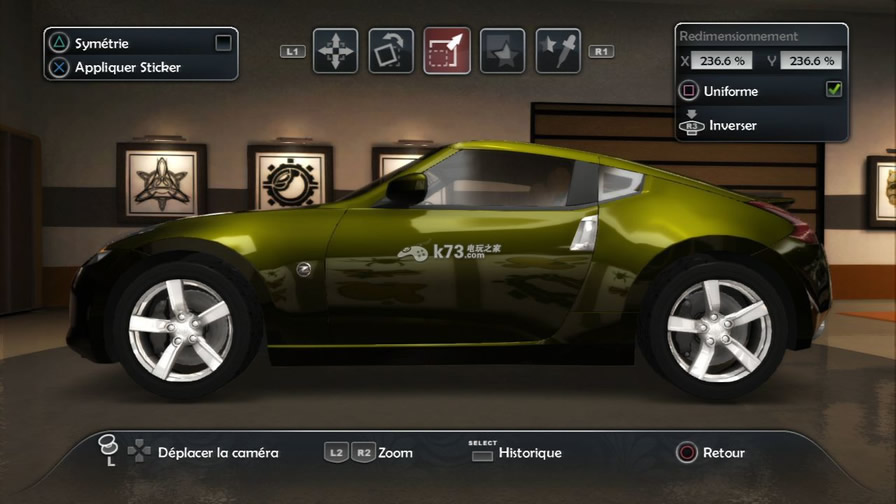Open the star layer tool
Image resolution: width=896 pixels, height=504 pixels.
(x=503, y=50)
